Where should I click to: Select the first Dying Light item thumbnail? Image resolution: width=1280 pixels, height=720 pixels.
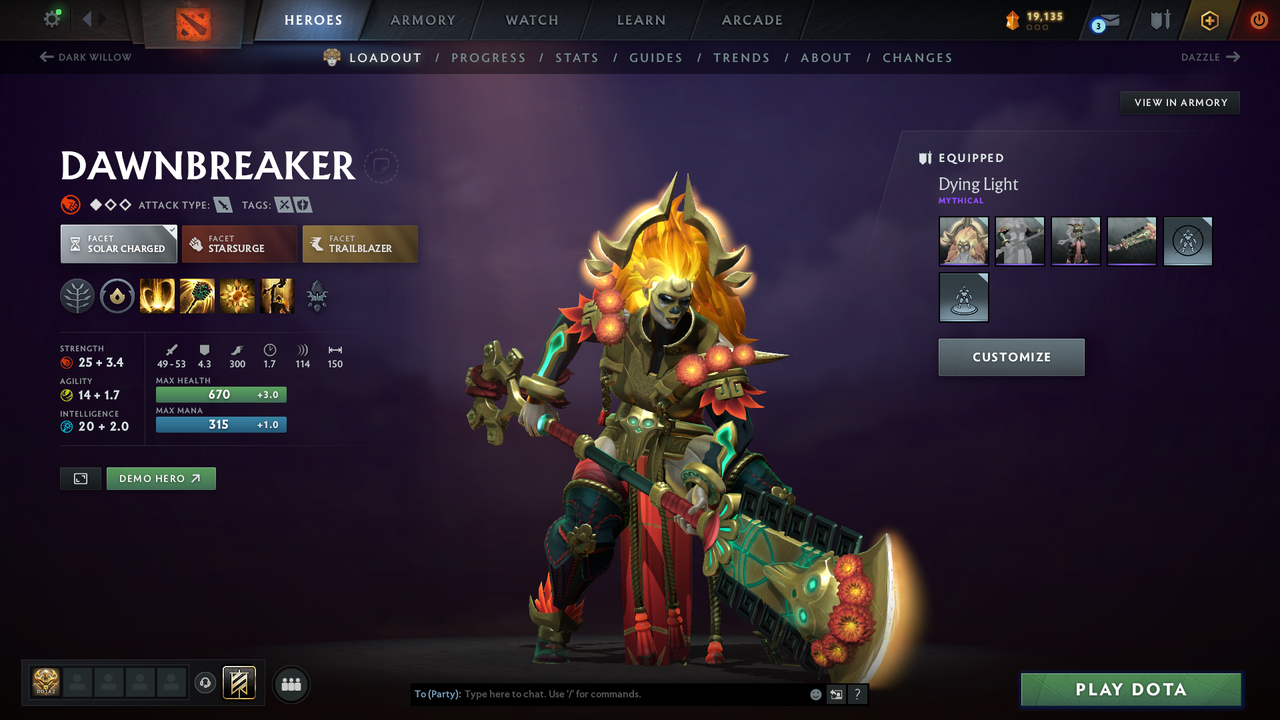pos(963,241)
